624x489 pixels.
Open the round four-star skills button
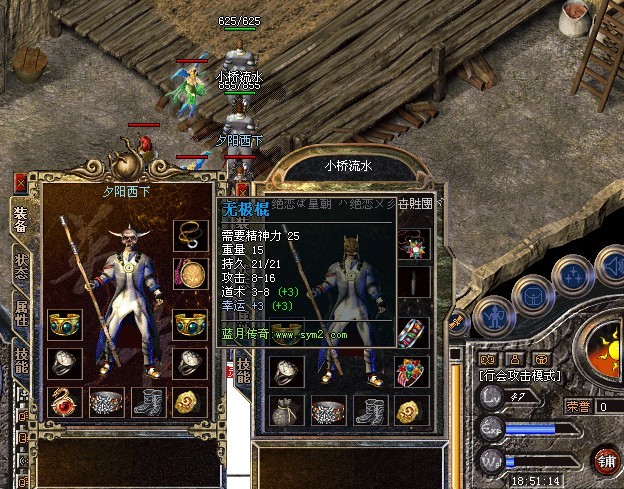[573, 274]
